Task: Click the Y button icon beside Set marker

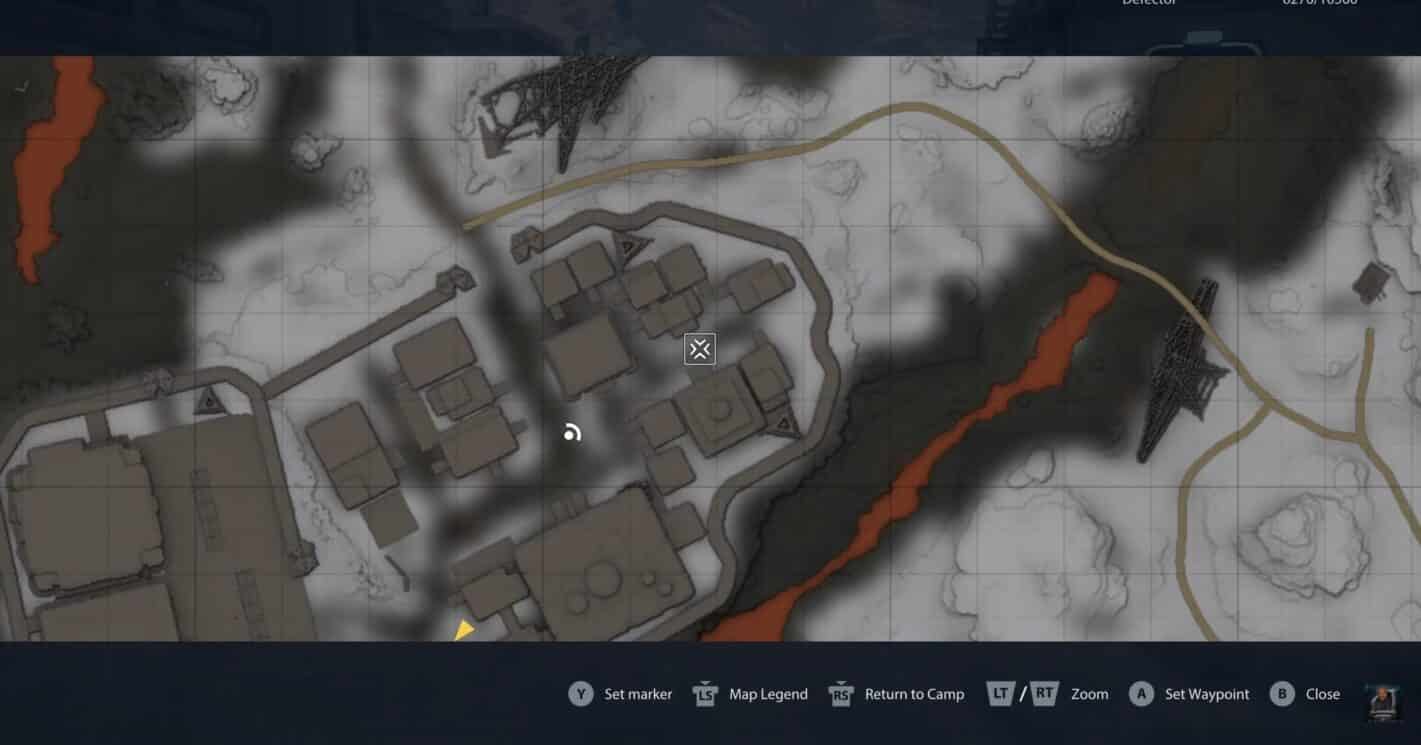Action: click(580, 693)
